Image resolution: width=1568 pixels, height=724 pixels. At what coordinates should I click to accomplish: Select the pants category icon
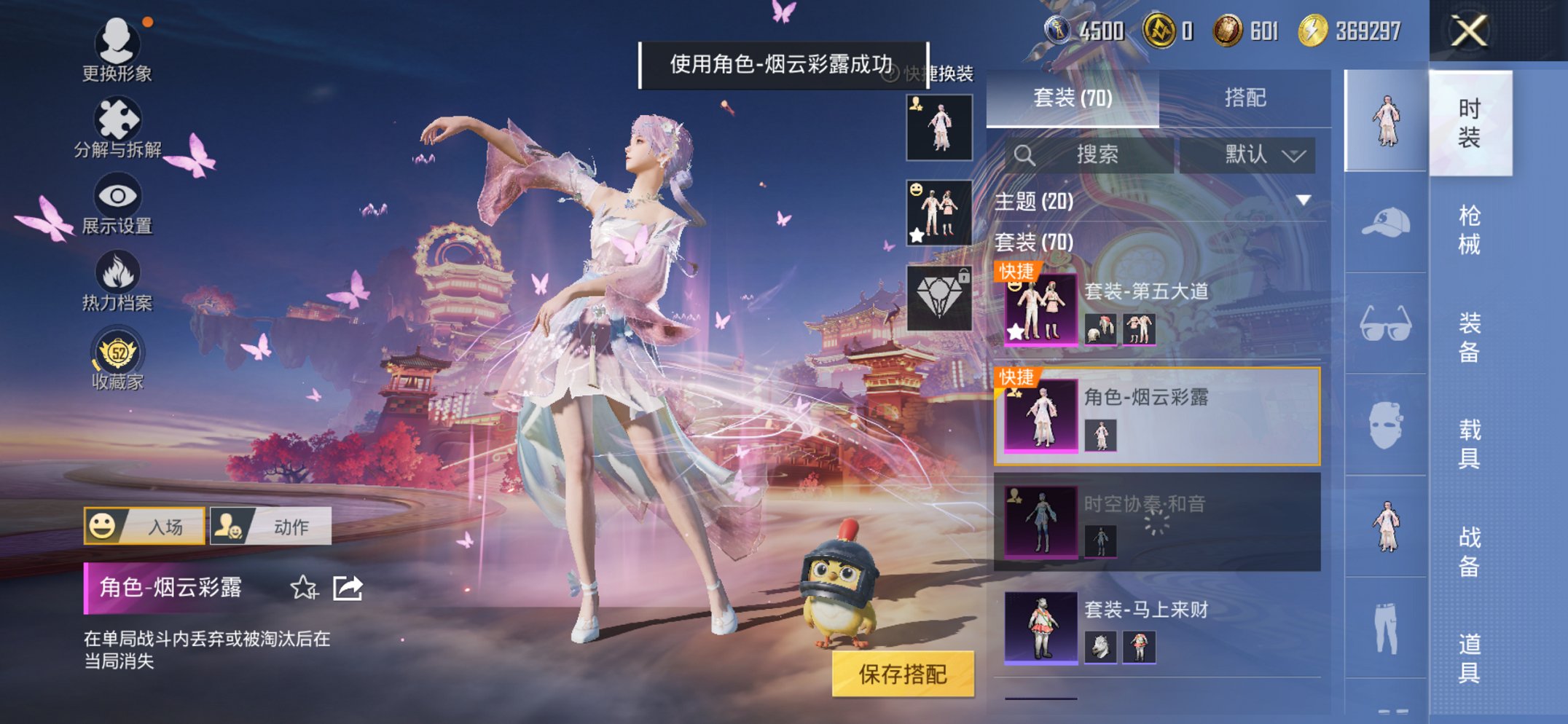coord(1387,626)
